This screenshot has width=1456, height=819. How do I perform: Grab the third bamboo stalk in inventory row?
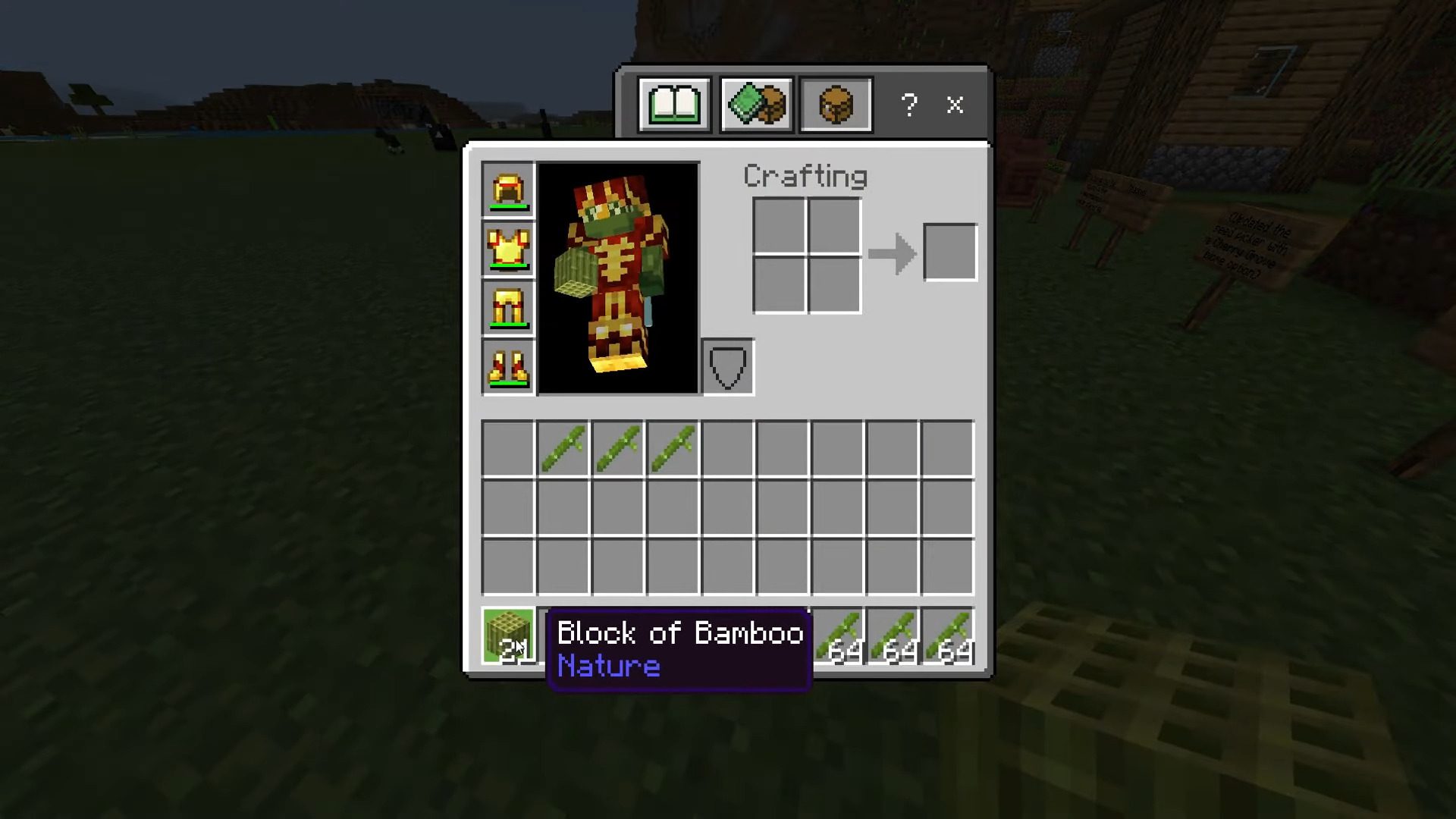click(673, 447)
